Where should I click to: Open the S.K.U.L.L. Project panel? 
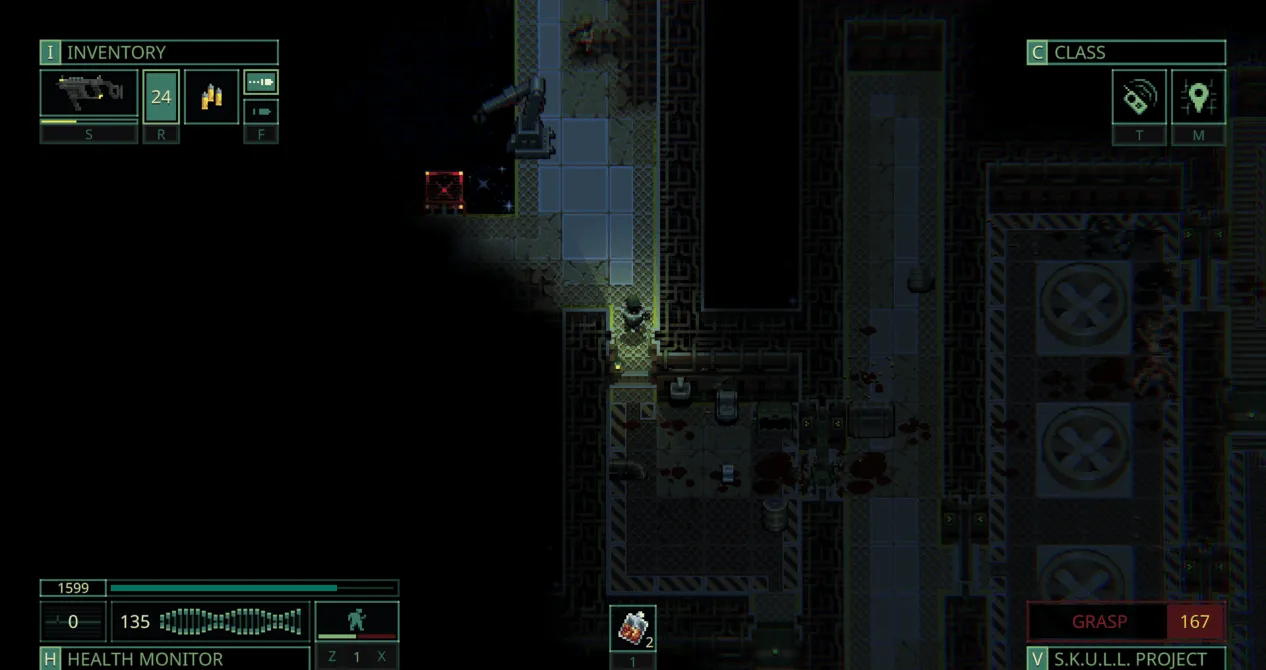pyautogui.click(x=1126, y=659)
